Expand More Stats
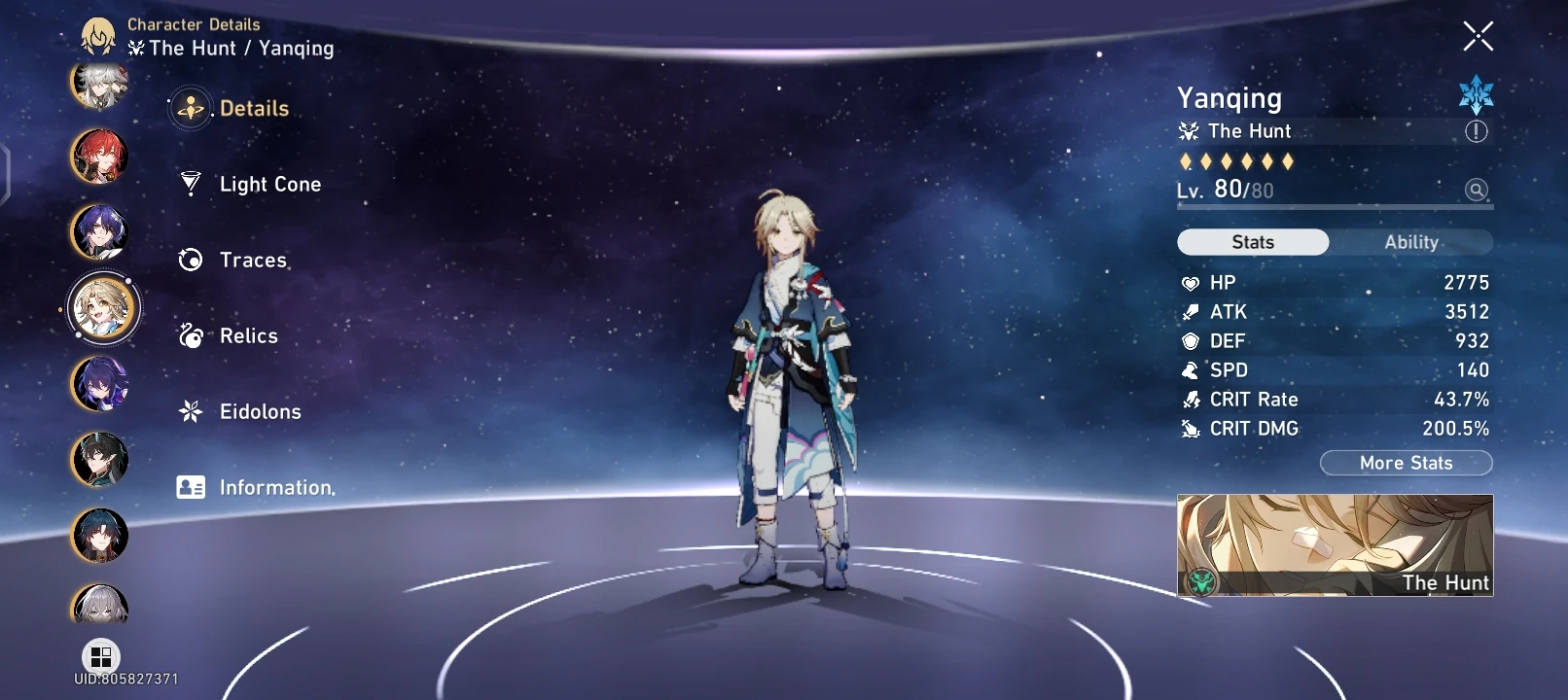1568x700 pixels. 1406,462
